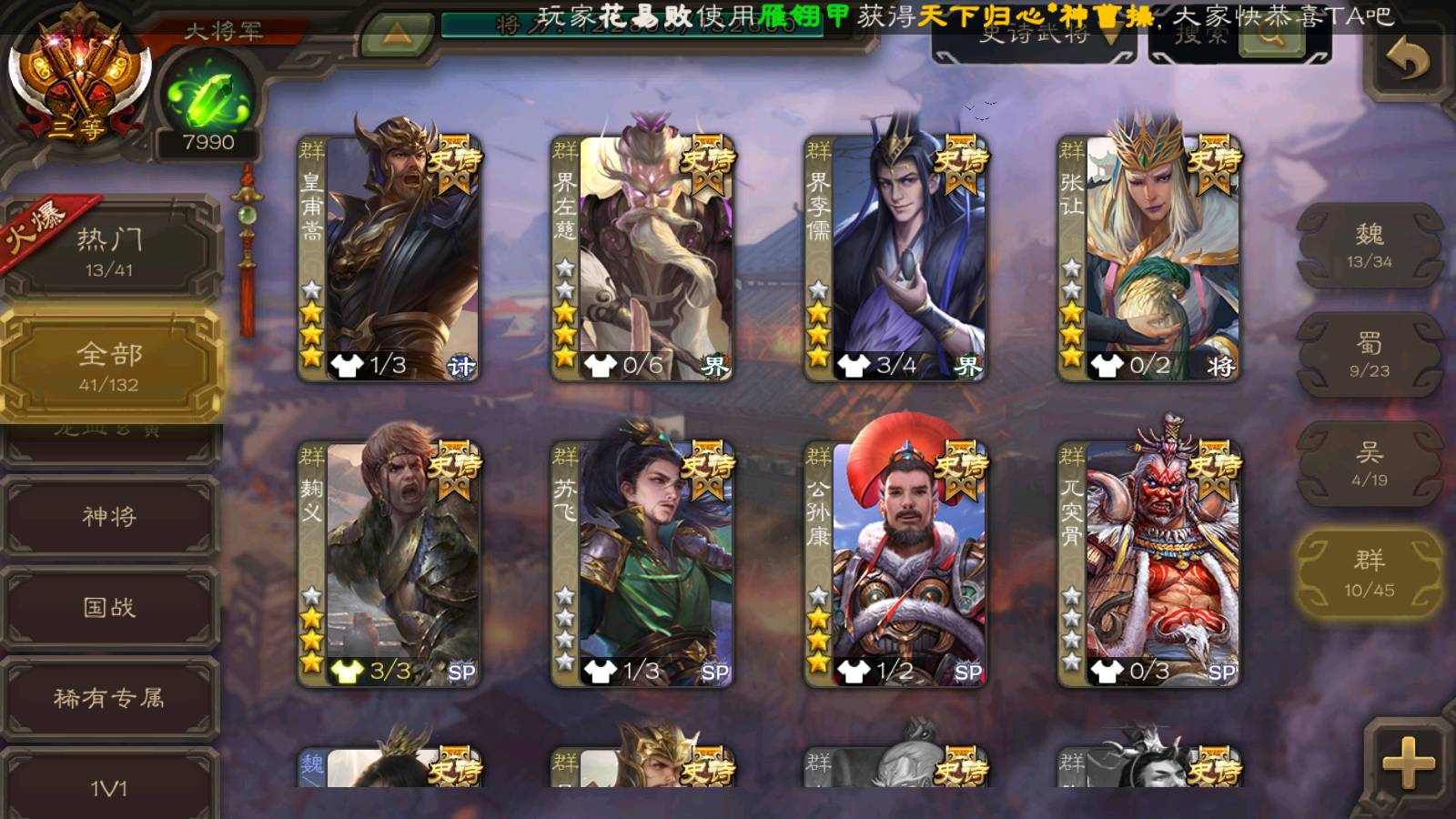Filter generals by 蜀 faction
This screenshot has height=819, width=1456.
[1370, 355]
